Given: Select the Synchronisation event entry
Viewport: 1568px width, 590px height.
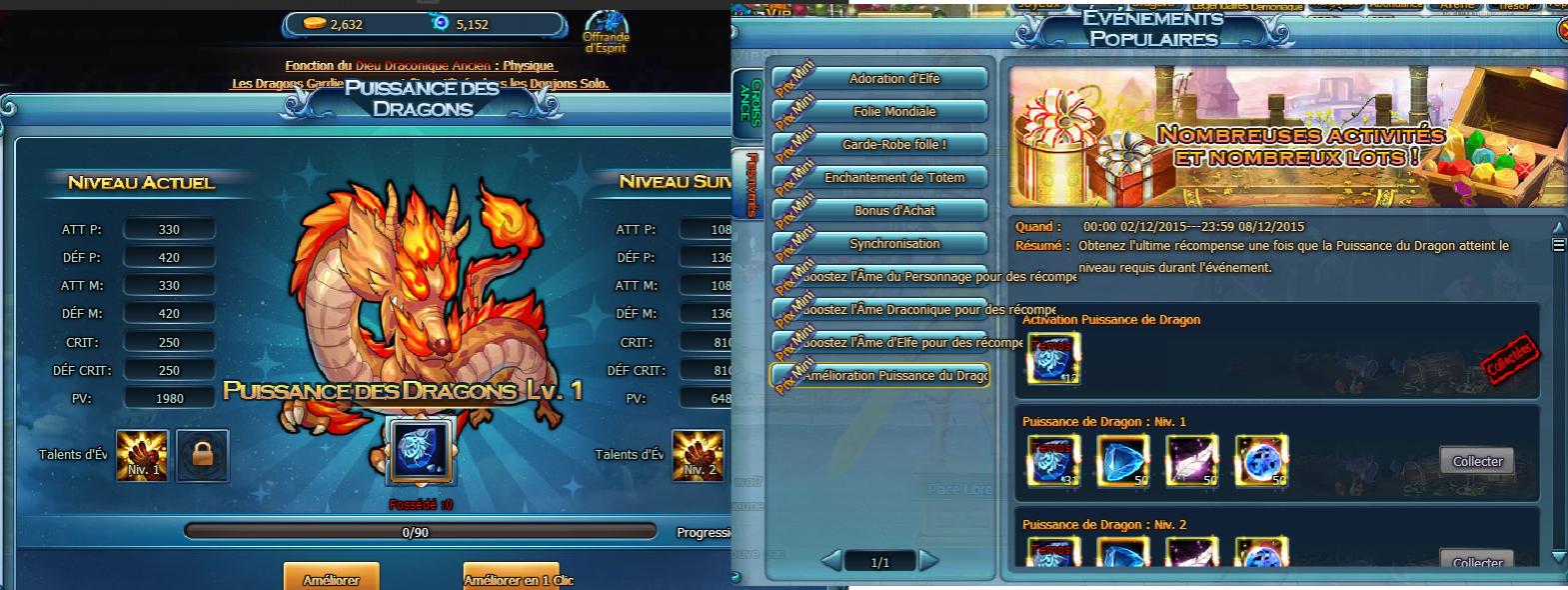Looking at the screenshot, I should click(x=893, y=244).
